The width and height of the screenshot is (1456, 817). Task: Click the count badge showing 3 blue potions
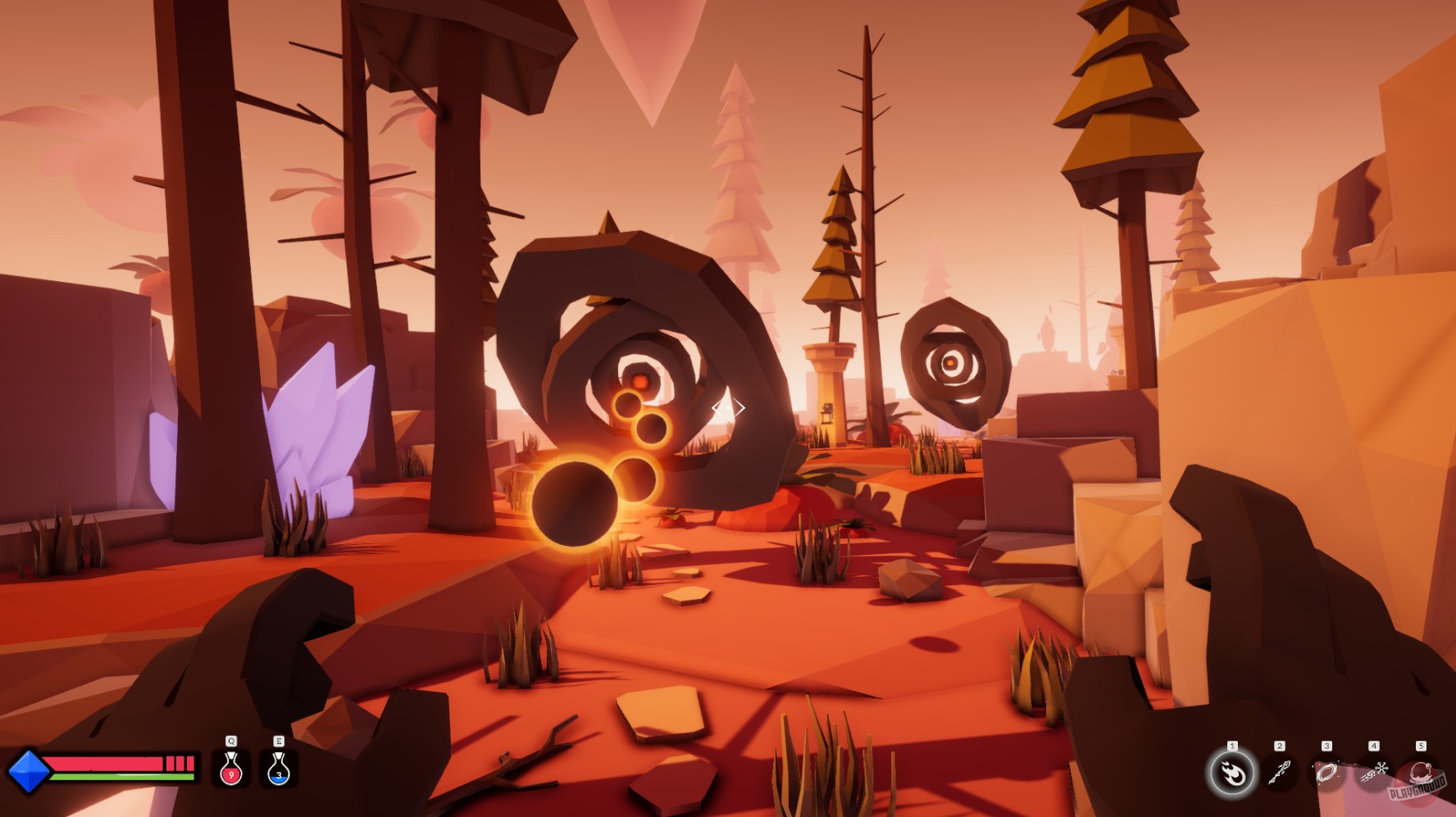click(279, 775)
